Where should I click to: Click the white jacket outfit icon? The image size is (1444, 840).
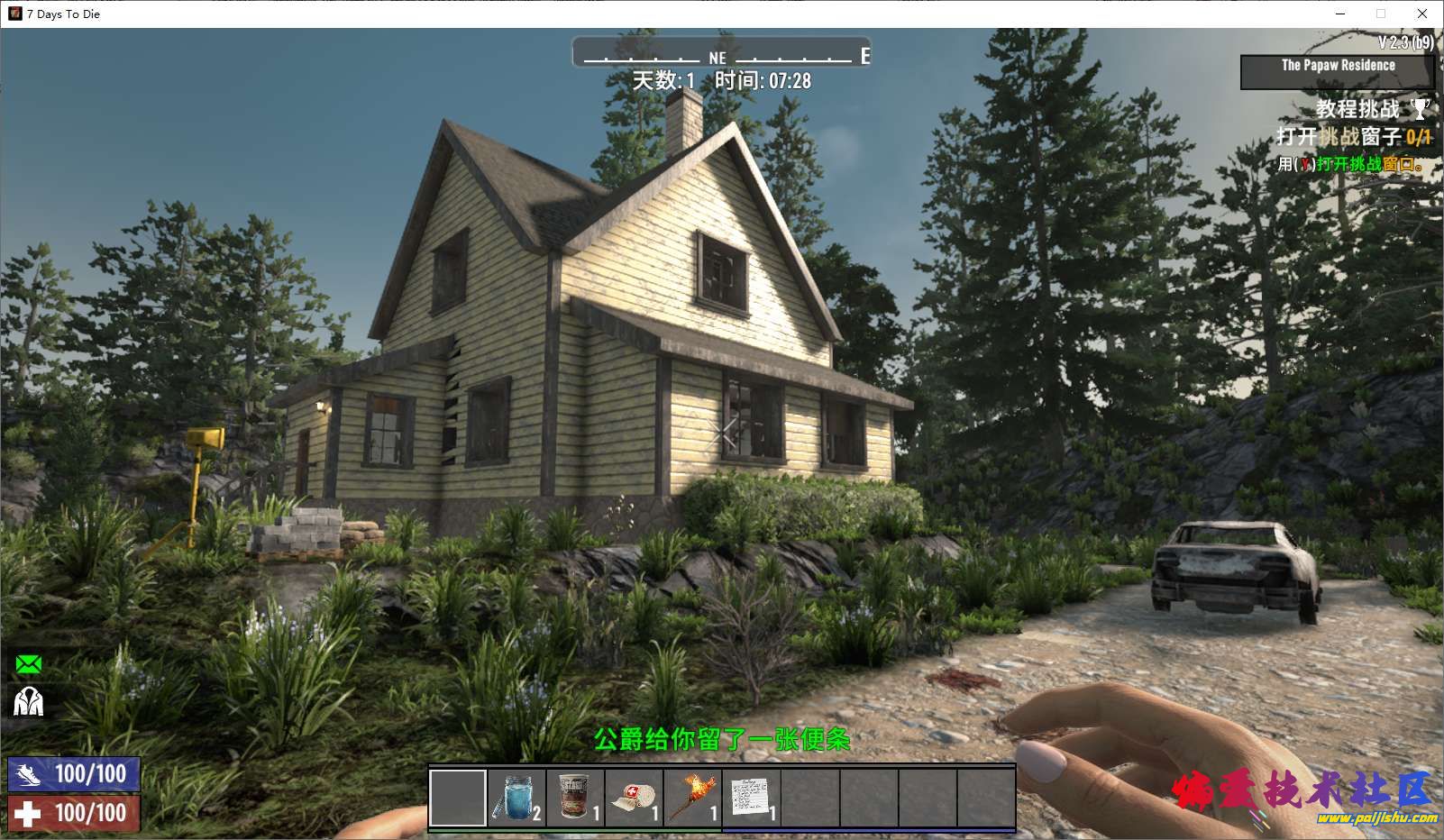click(29, 701)
